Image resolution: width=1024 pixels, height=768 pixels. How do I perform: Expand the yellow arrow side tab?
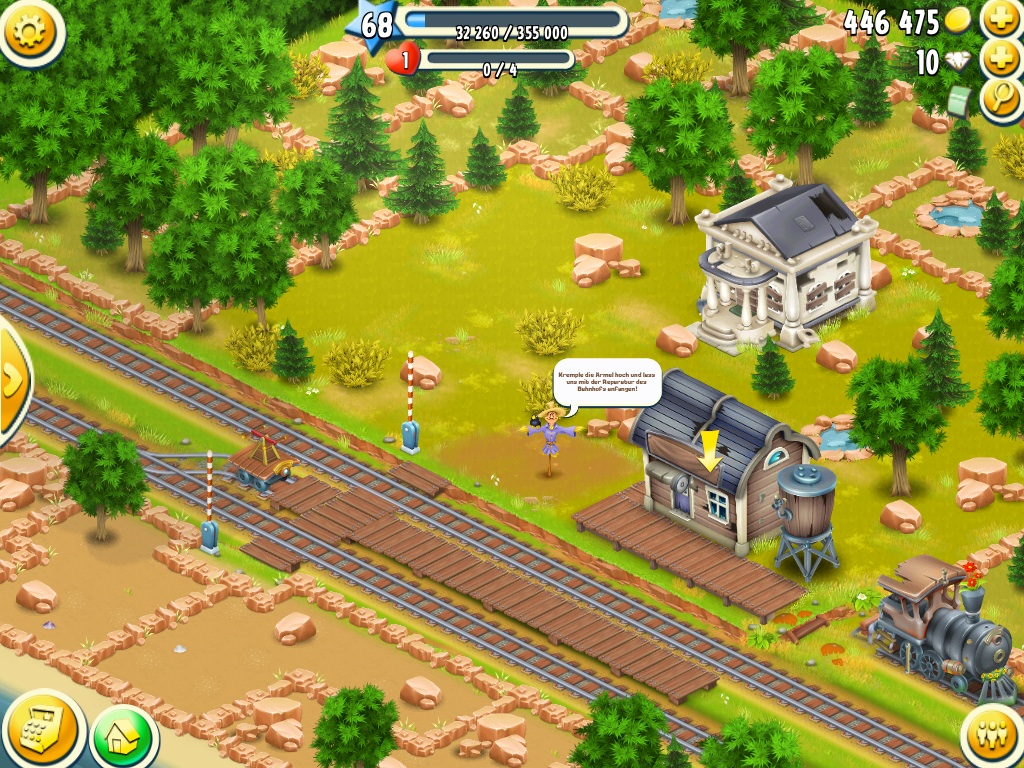tap(12, 380)
